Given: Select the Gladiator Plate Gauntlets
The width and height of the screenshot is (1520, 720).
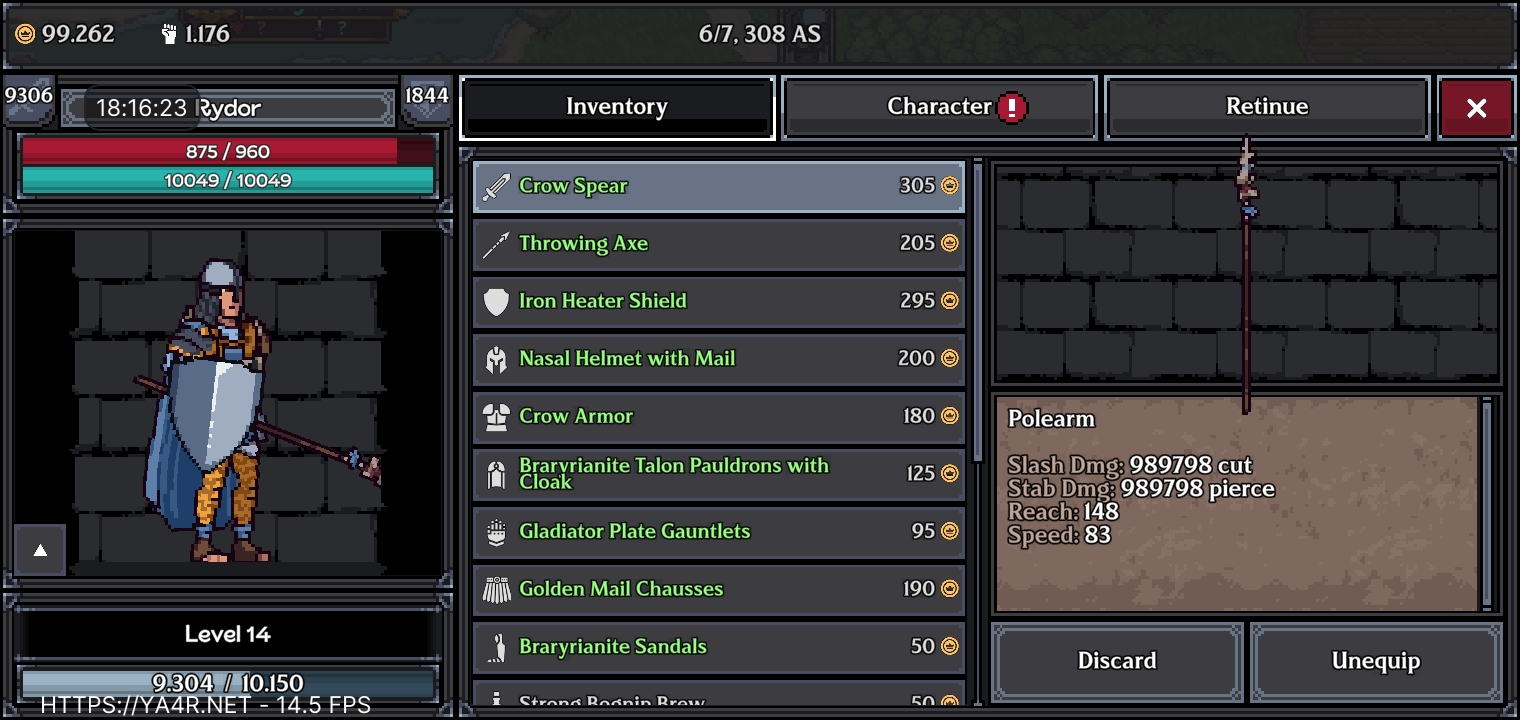Looking at the screenshot, I should coord(718,532).
